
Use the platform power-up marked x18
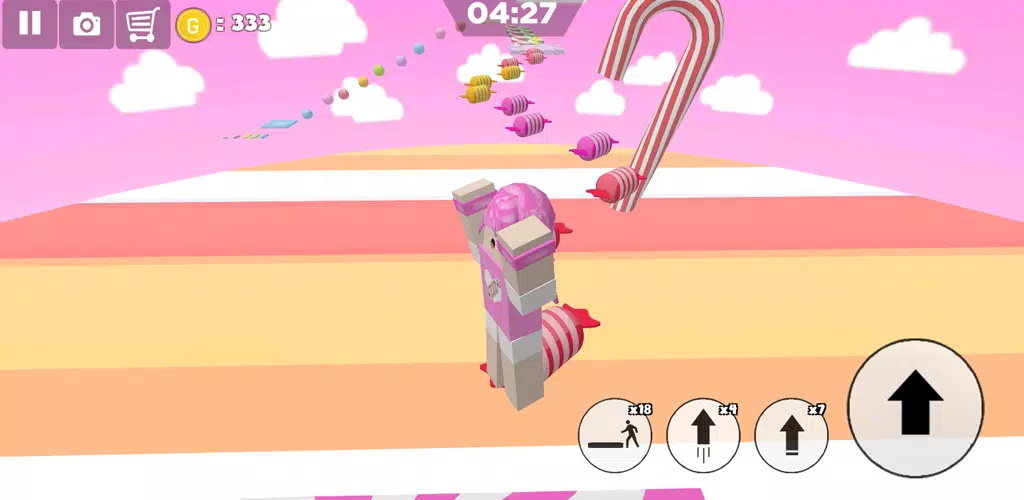[x=615, y=436]
